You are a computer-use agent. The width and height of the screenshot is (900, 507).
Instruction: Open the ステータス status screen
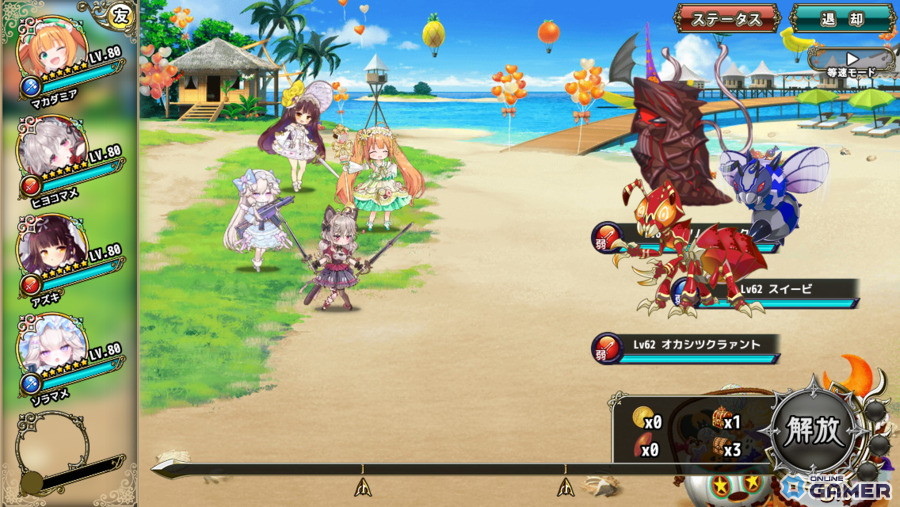[x=727, y=18]
